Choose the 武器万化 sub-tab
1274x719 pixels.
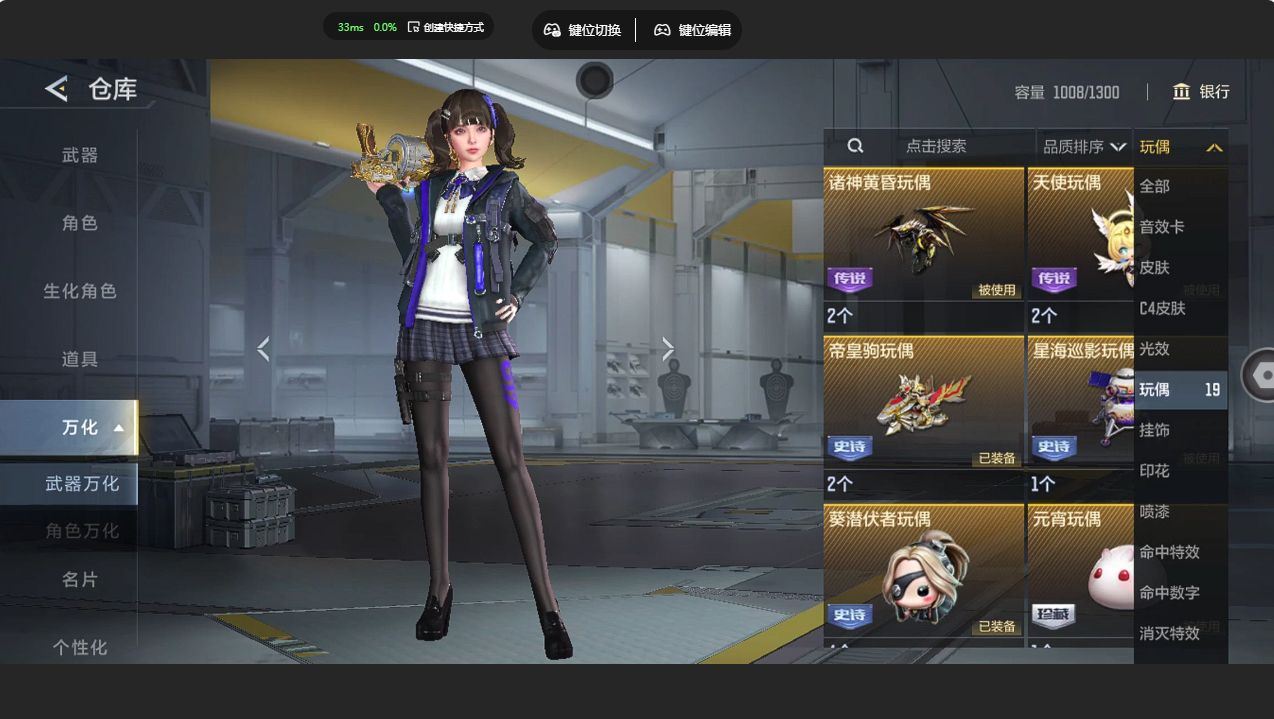coord(82,484)
